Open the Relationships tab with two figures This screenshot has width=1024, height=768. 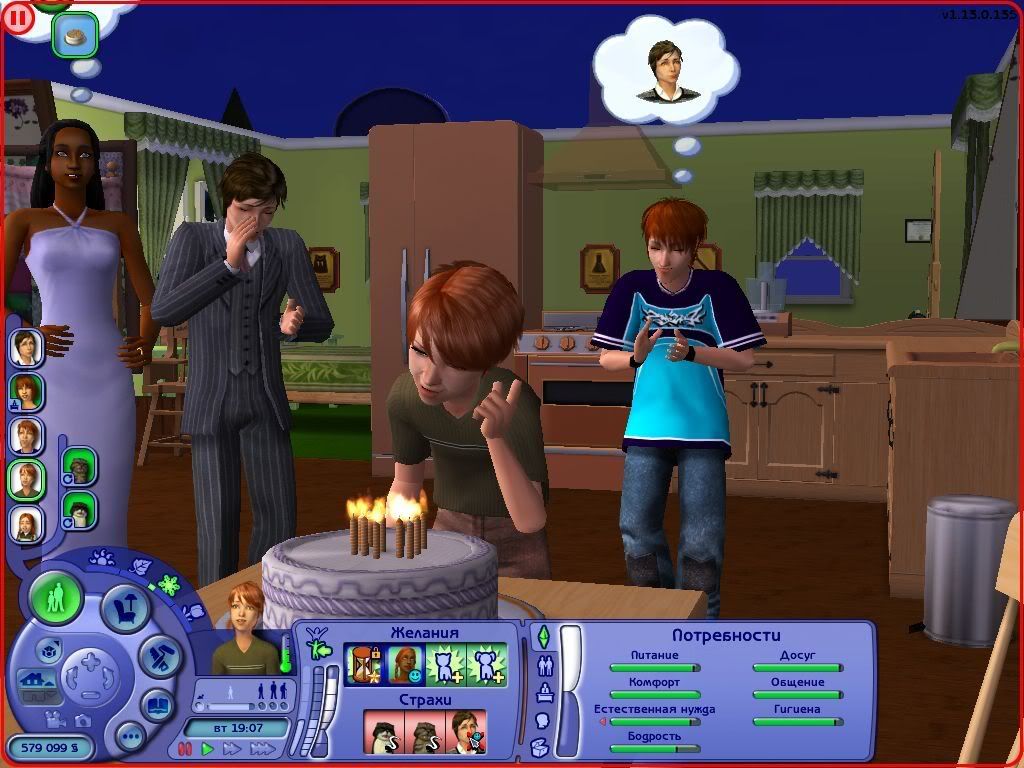pyautogui.click(x=545, y=665)
